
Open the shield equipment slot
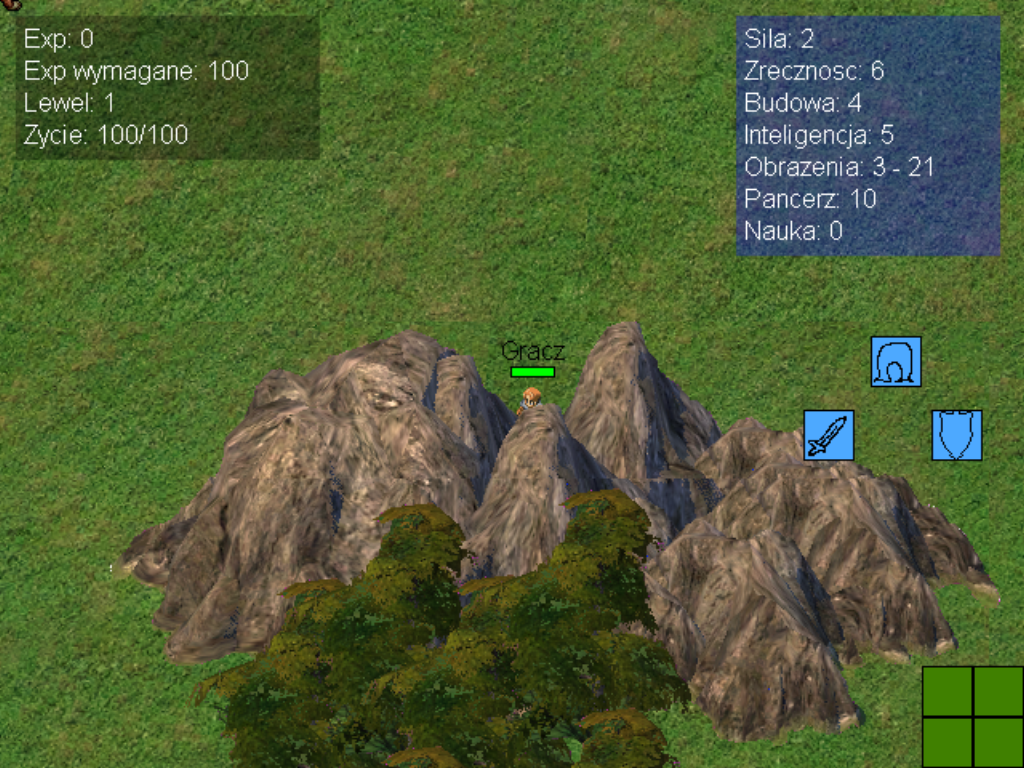957,436
